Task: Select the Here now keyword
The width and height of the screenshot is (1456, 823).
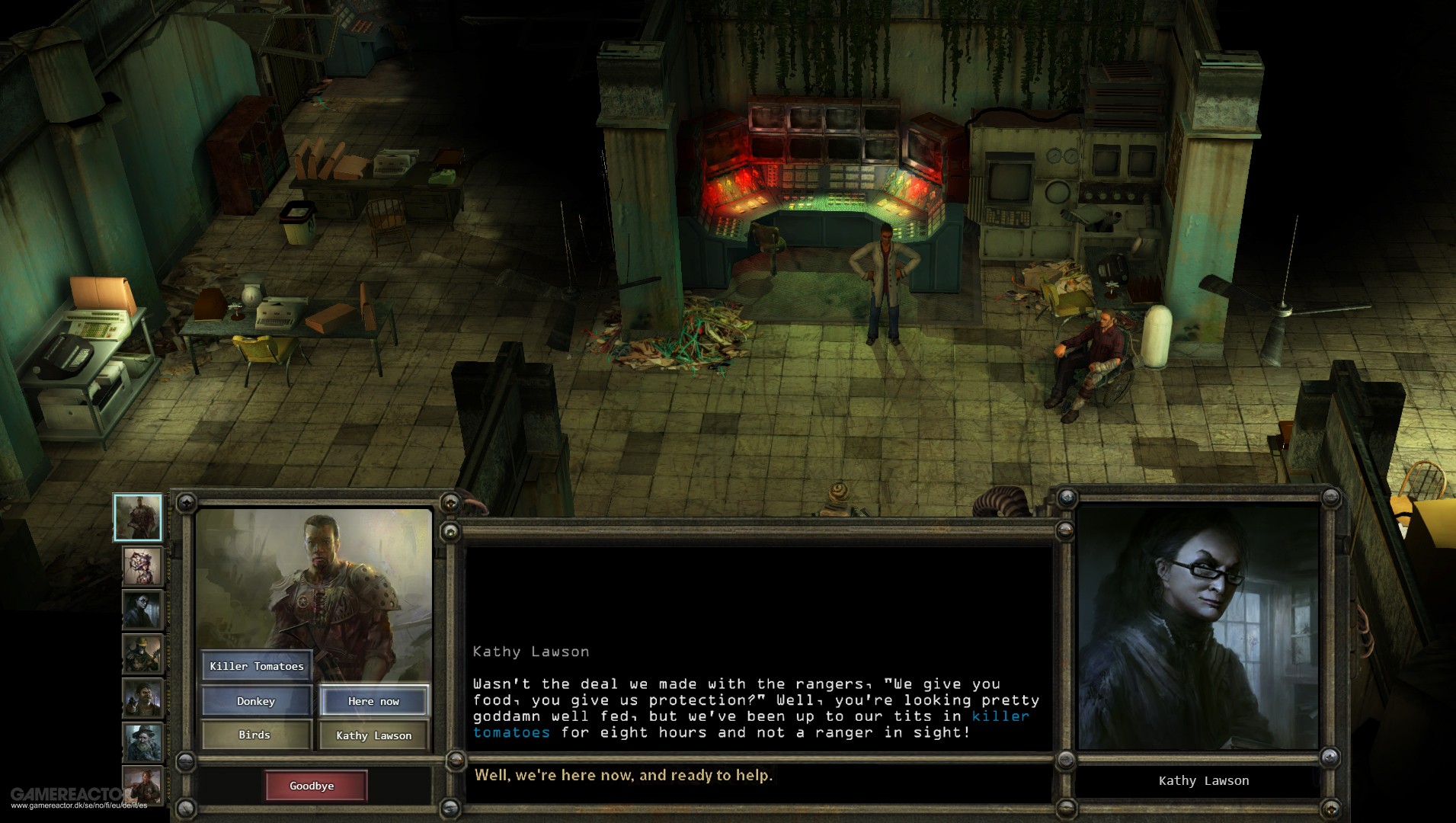Action: coord(375,700)
